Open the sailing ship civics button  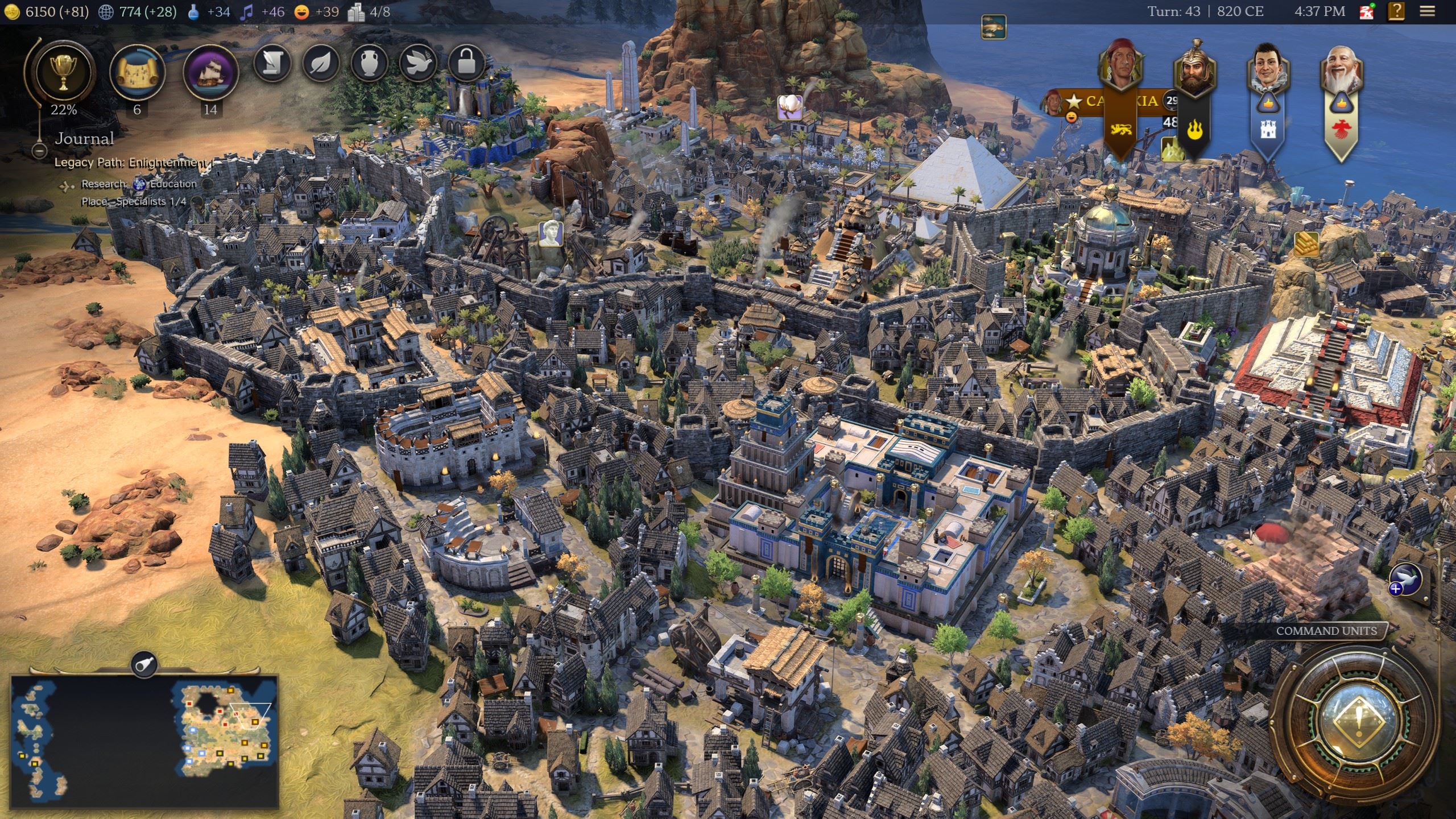[x=210, y=72]
